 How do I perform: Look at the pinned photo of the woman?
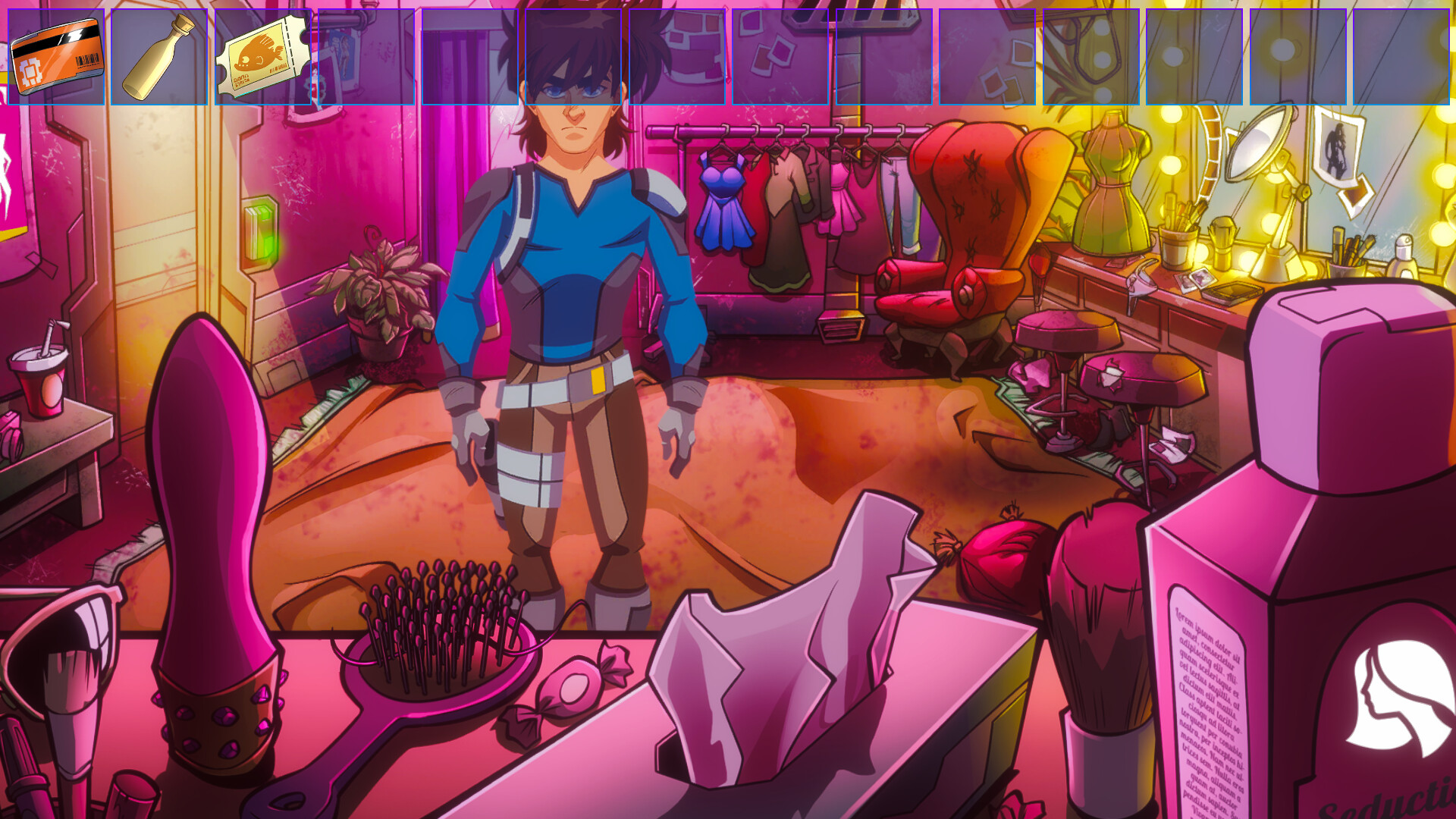(1337, 144)
